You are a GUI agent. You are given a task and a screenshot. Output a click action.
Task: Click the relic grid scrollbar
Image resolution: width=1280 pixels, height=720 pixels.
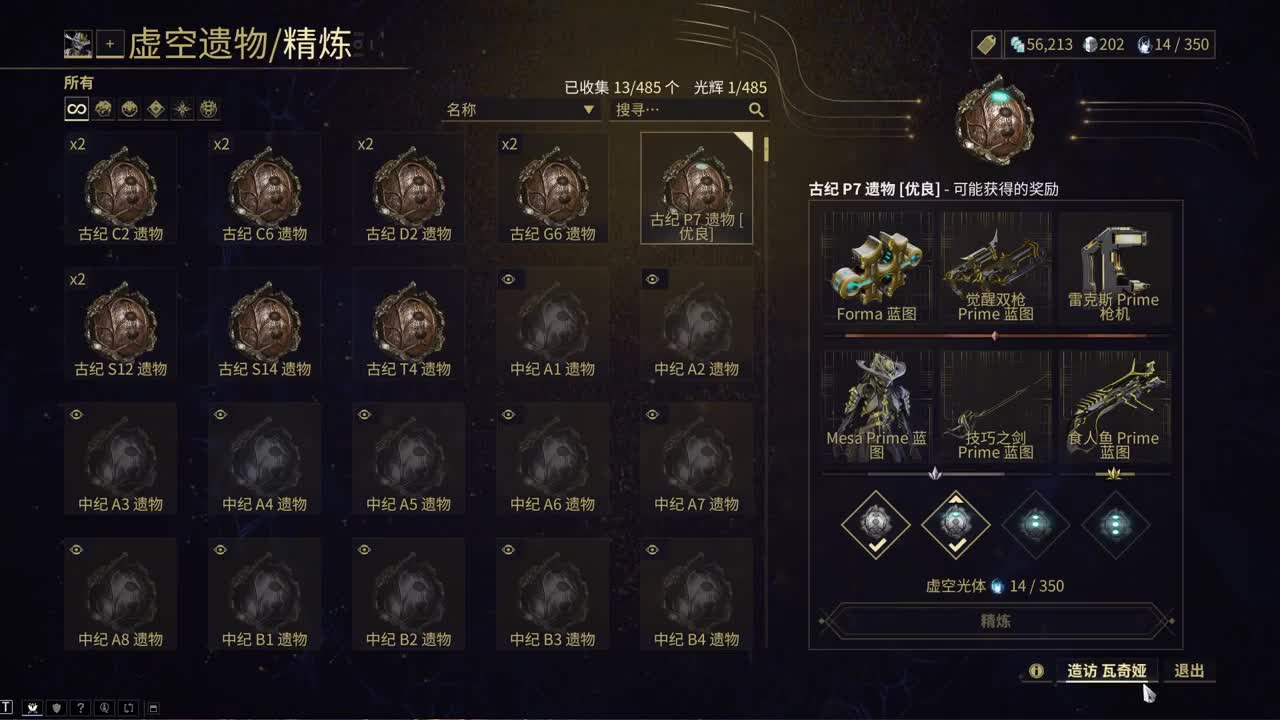pos(765,150)
